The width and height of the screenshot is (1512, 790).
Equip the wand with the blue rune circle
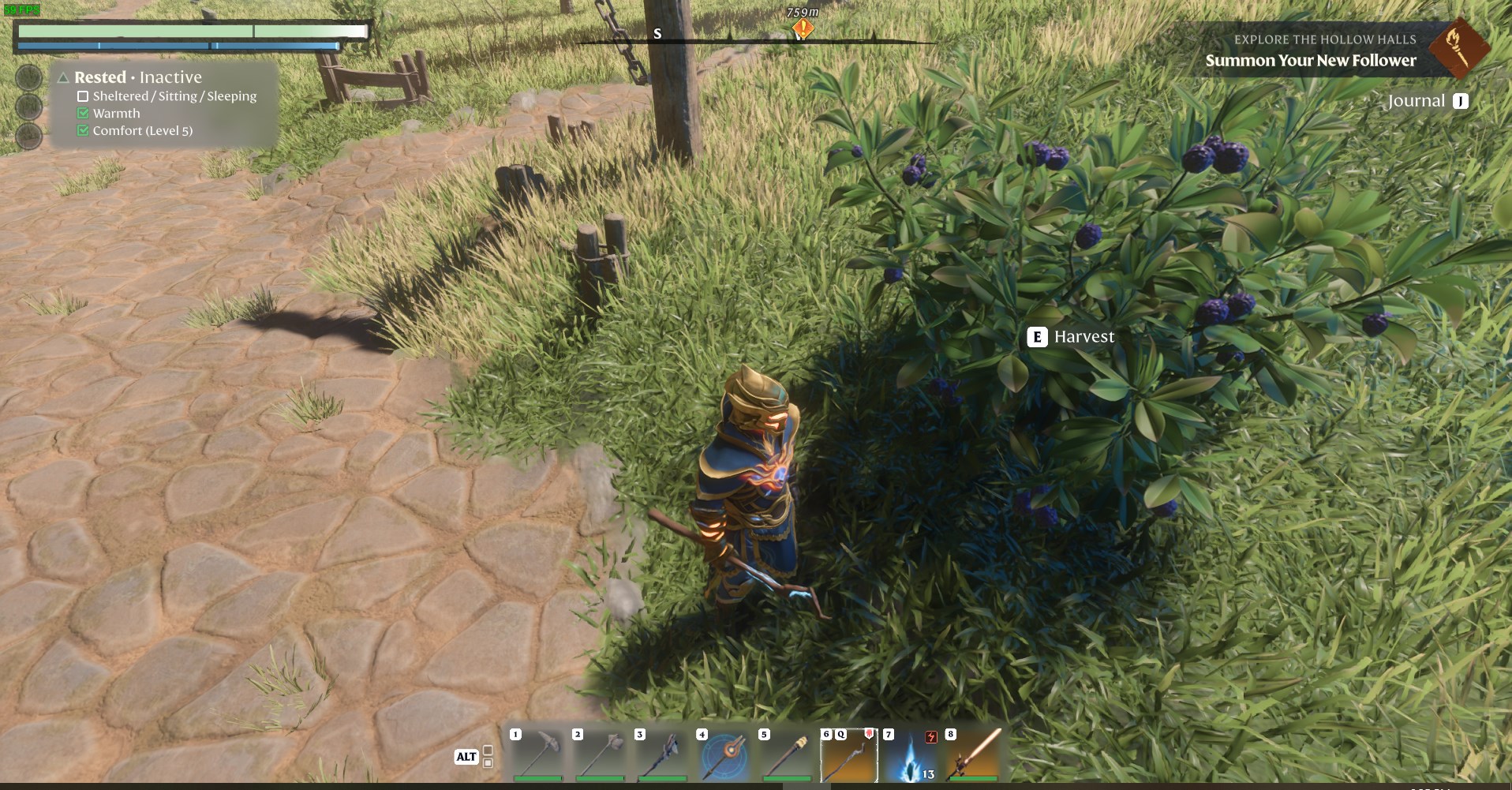click(724, 754)
